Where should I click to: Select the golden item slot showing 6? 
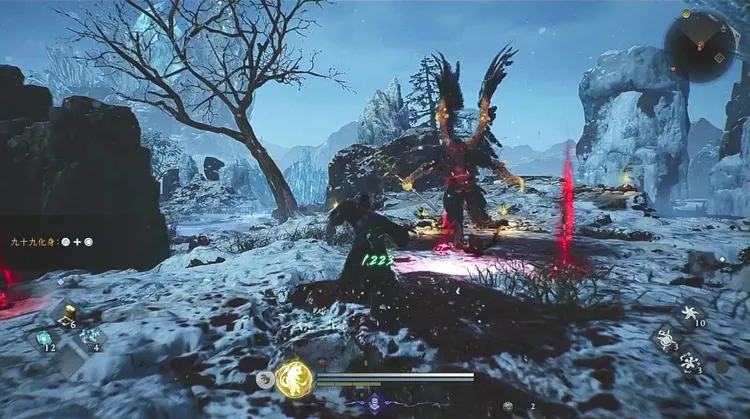click(66, 318)
